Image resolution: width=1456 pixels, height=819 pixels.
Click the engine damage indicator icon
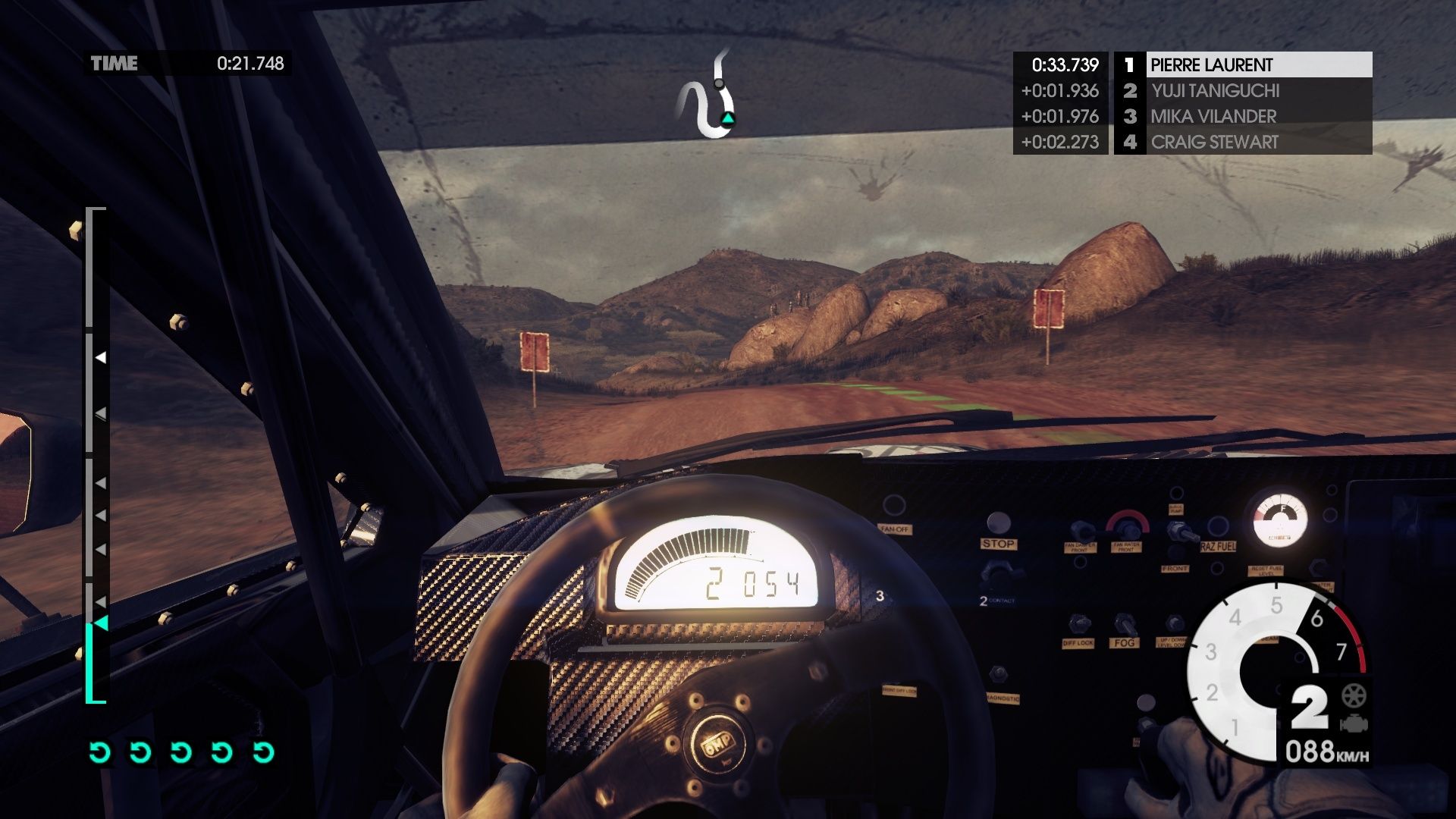(1354, 723)
